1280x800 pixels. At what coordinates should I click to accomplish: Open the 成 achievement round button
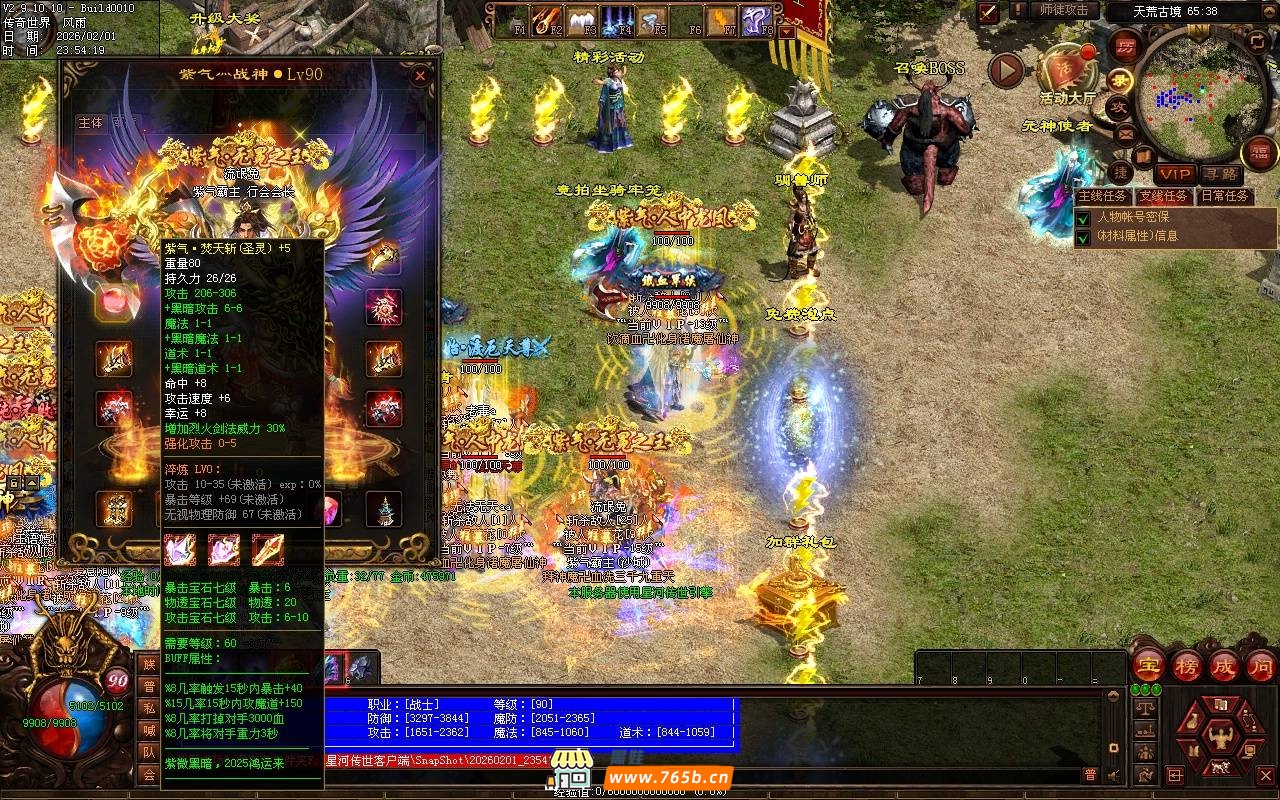click(1224, 665)
